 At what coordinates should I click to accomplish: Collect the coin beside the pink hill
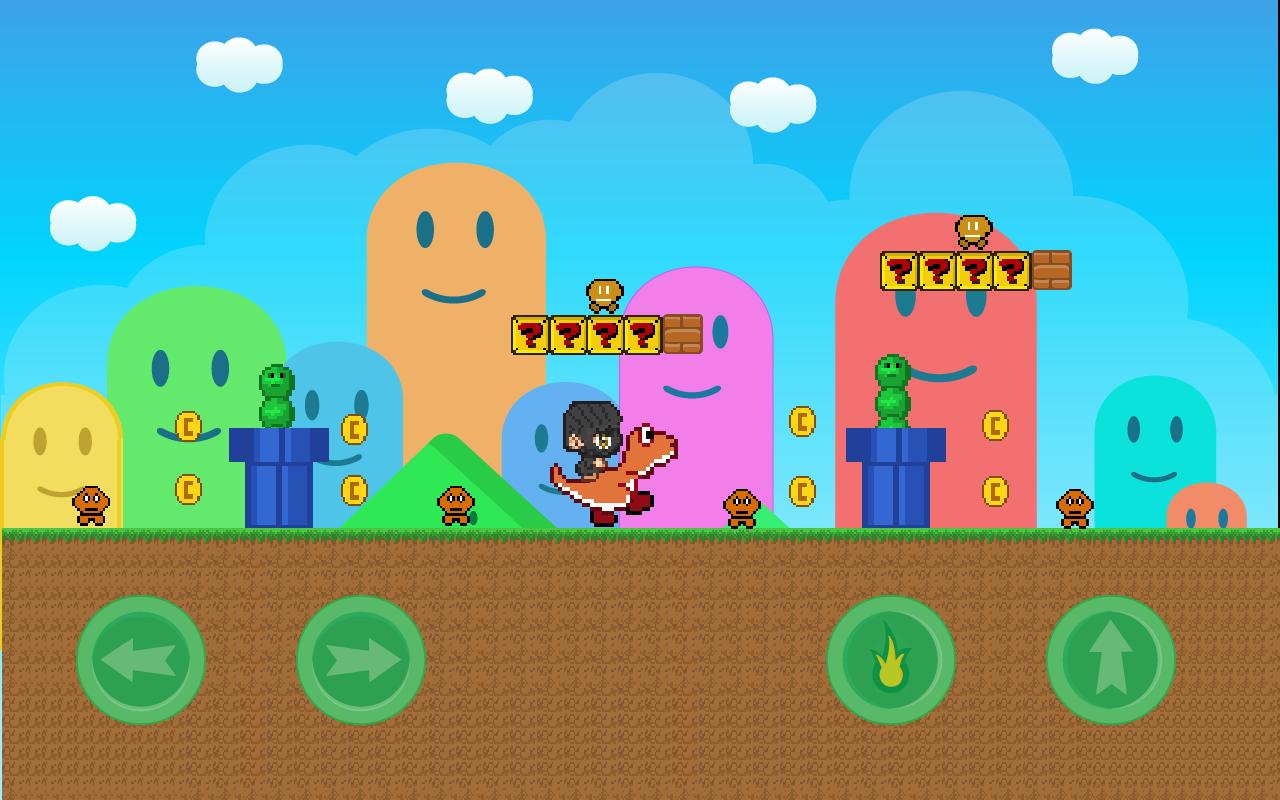pyautogui.click(x=800, y=420)
